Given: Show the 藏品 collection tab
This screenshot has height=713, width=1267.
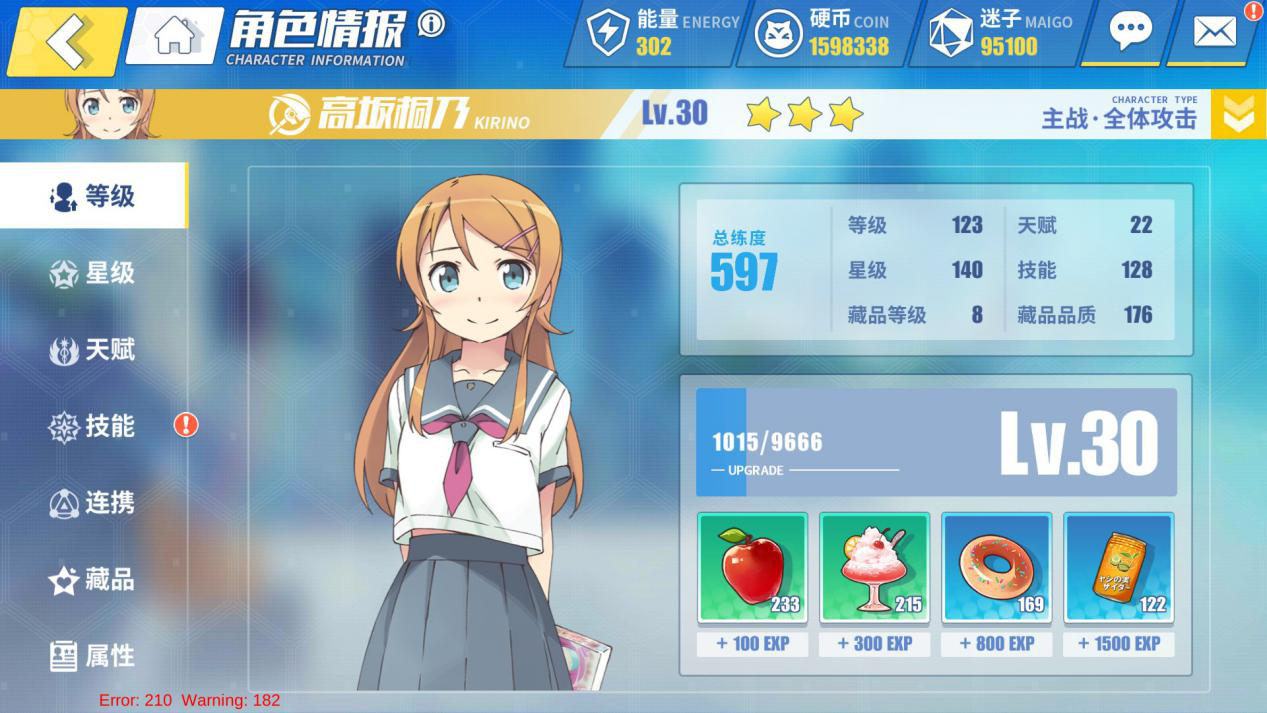Looking at the screenshot, I should tap(93, 580).
